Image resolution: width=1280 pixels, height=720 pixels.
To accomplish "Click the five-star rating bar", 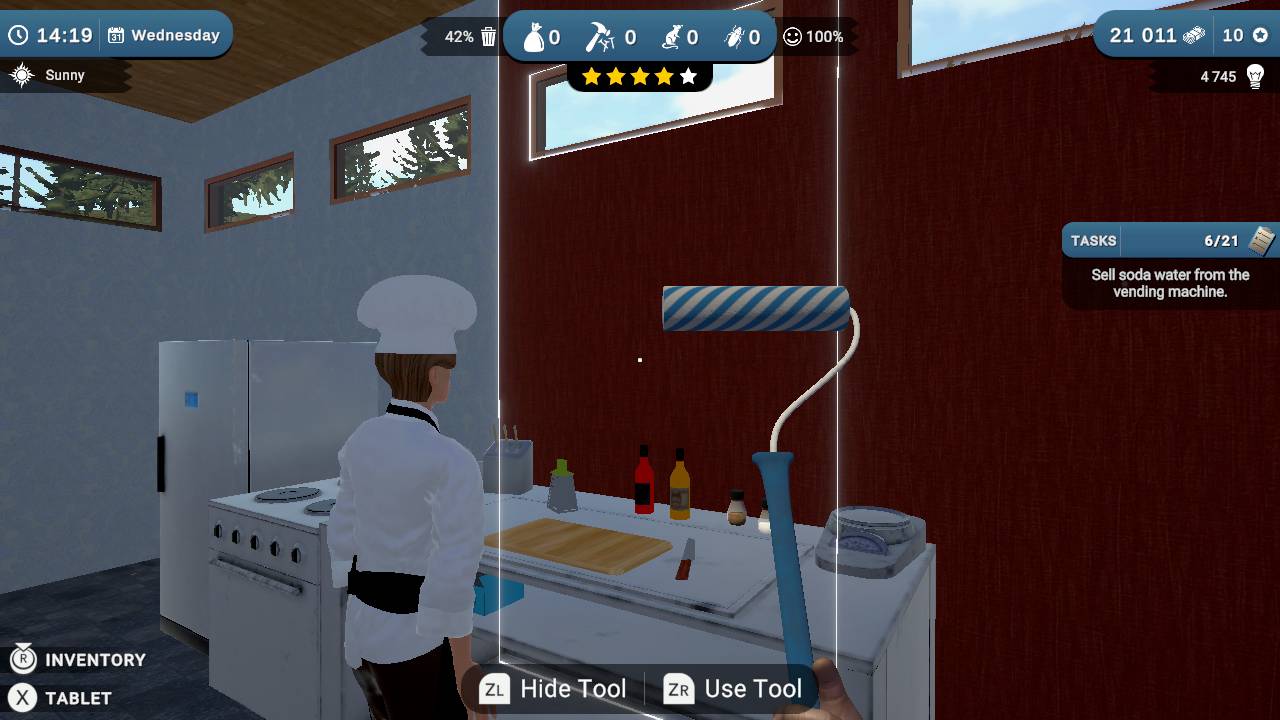I will (x=640, y=74).
